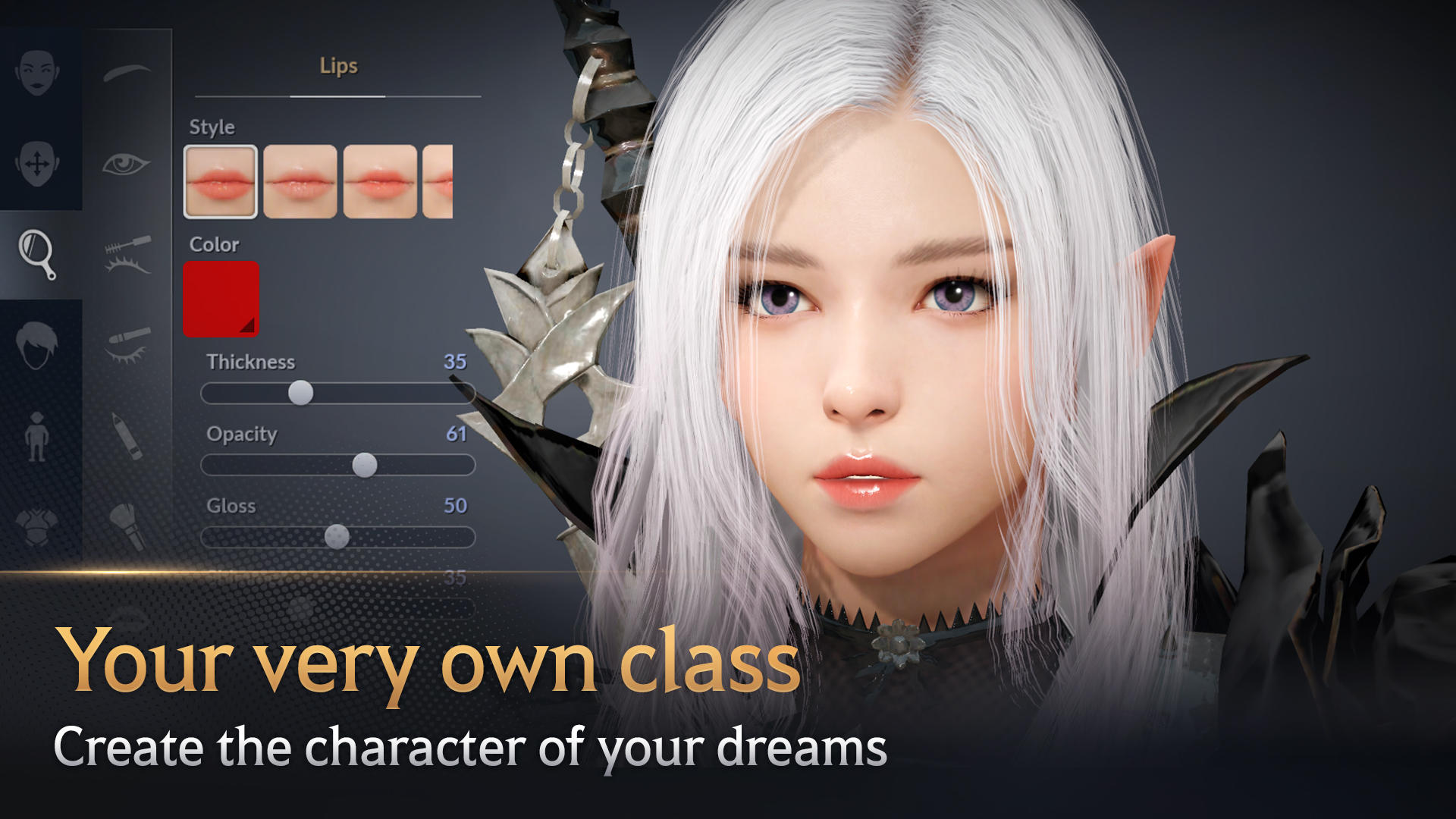Open the red lip Color swatch picker
The image size is (1456, 819).
coord(221,298)
